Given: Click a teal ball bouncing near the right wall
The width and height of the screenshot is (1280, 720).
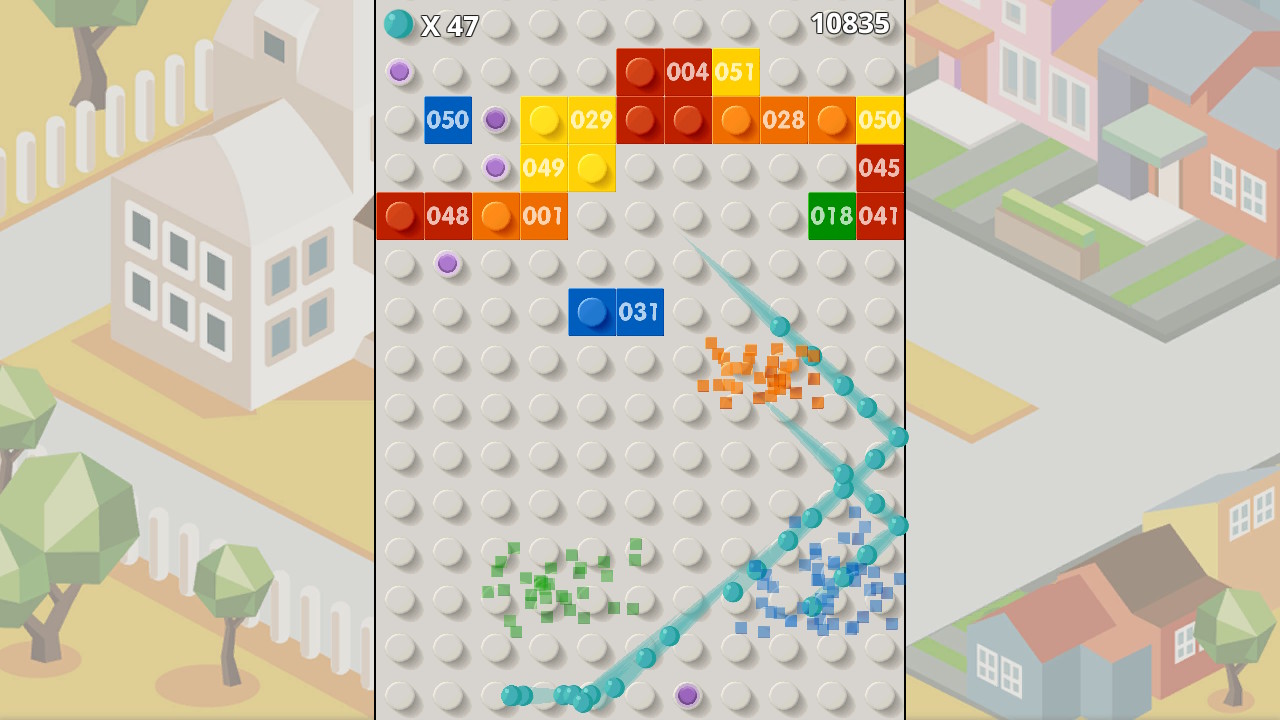Looking at the screenshot, I should coord(898,436).
